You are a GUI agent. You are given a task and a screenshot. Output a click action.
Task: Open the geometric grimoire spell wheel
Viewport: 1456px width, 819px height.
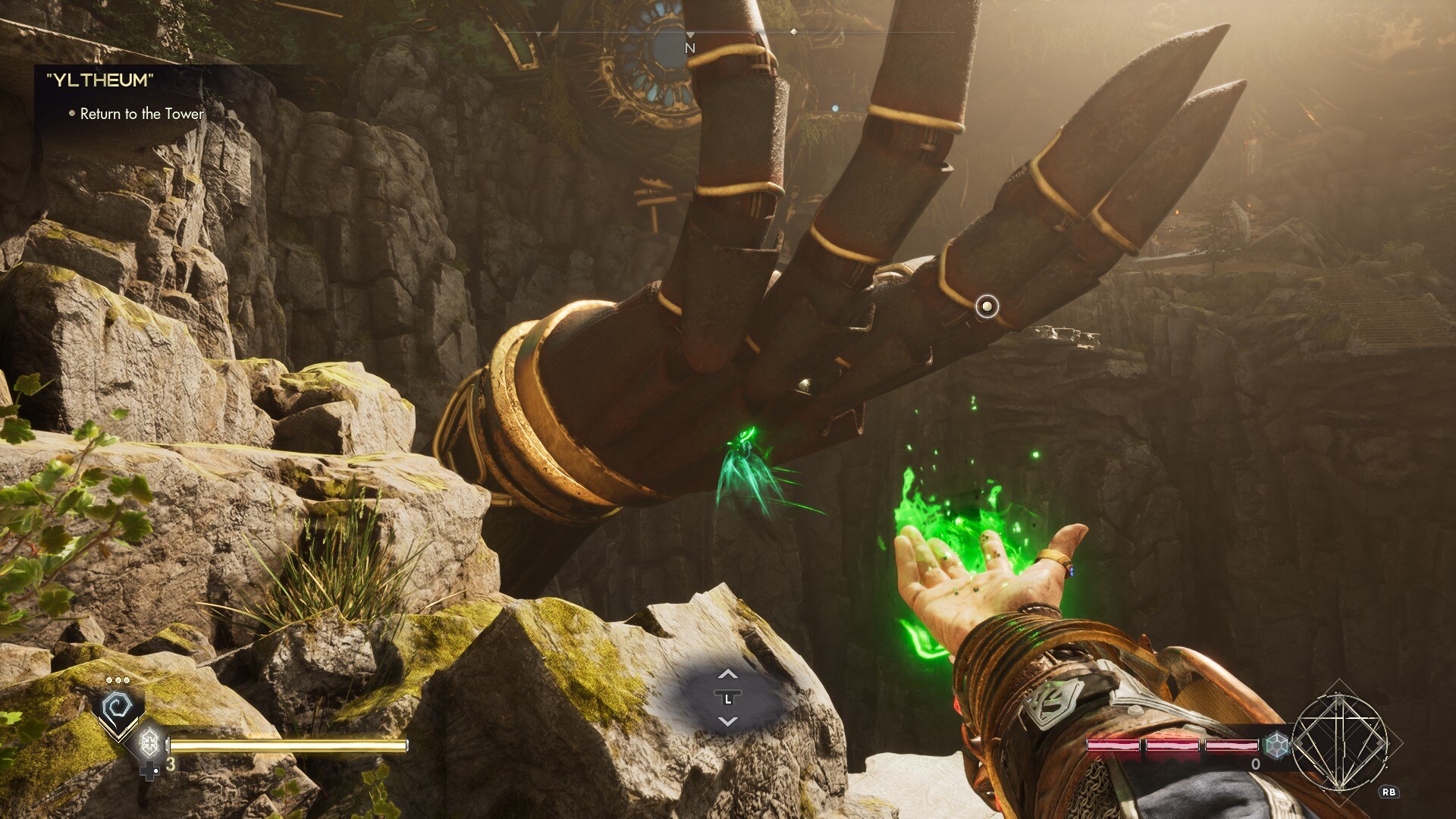coord(1339,742)
